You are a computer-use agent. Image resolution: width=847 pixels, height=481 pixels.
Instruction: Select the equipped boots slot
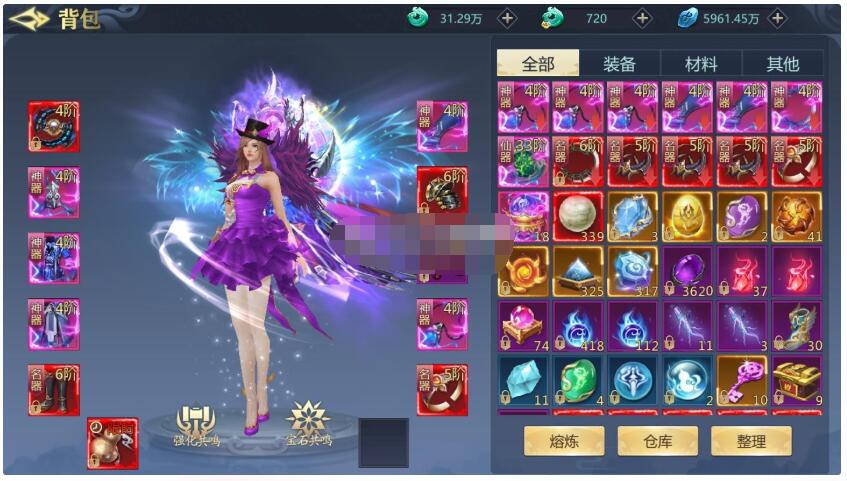click(54, 390)
